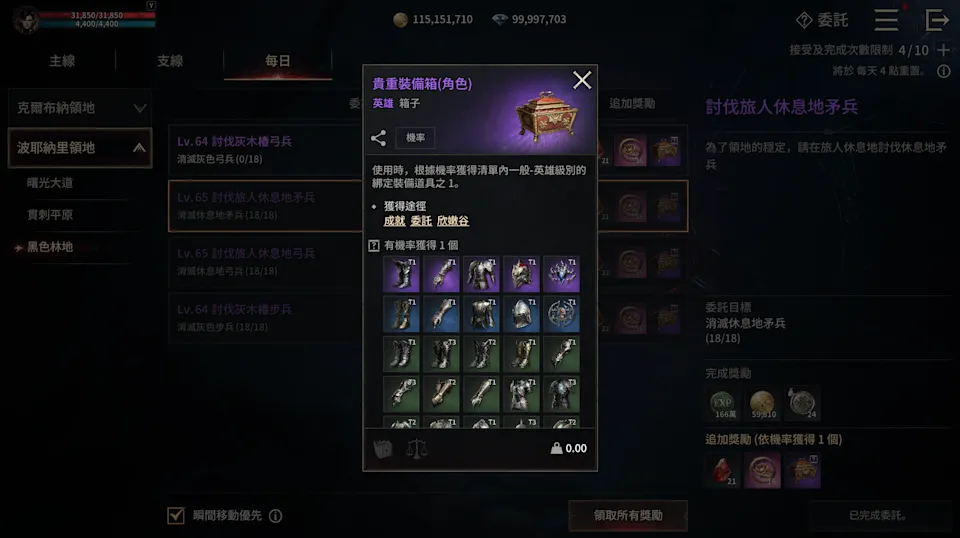
Task: Close the 貴重裝備箱 item popup
Action: coord(582,80)
